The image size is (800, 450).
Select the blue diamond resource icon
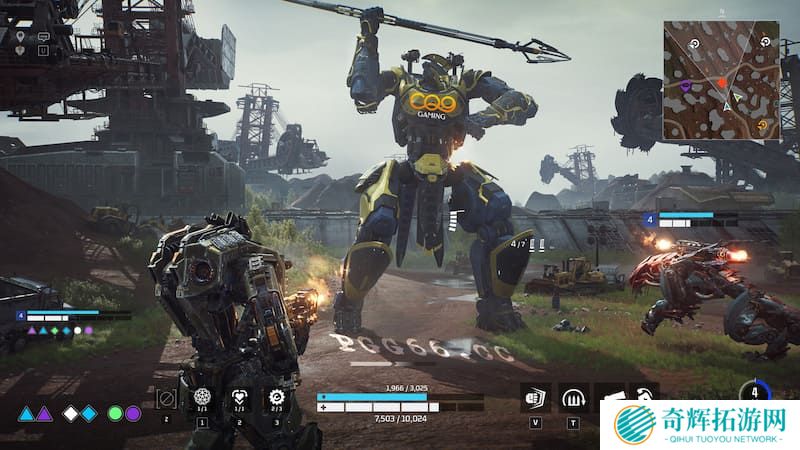(x=89, y=414)
